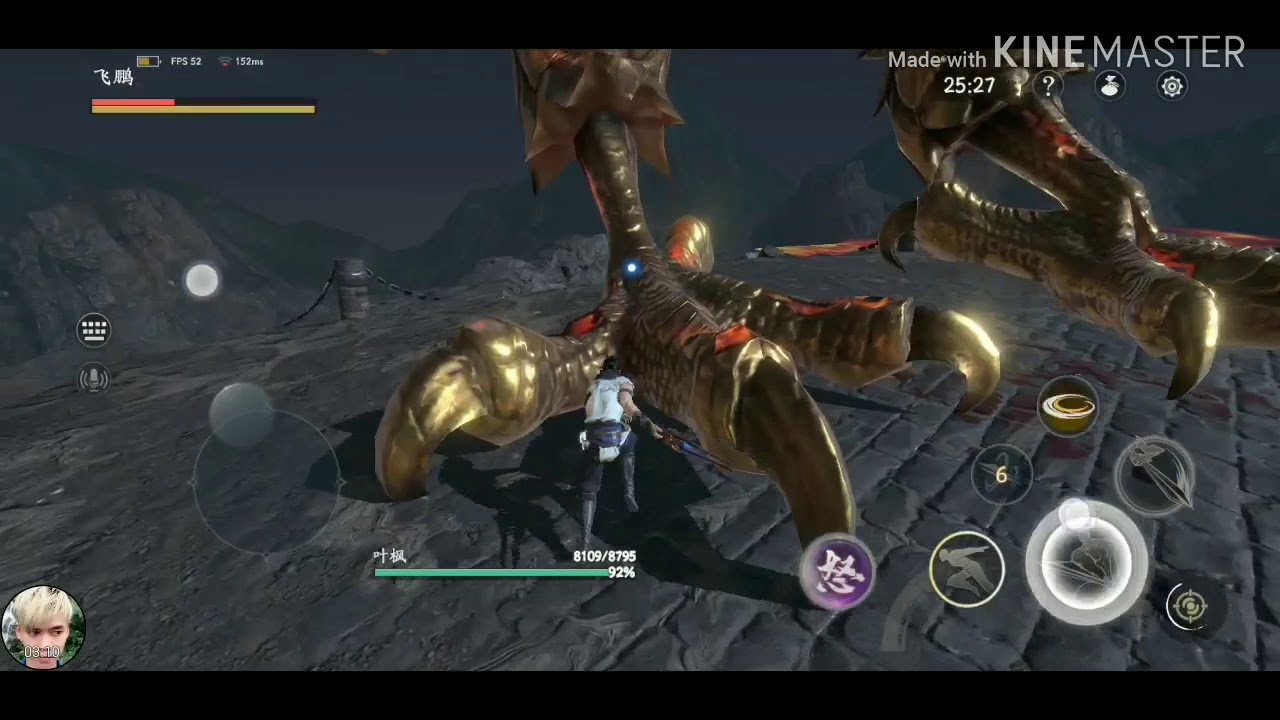Open the gear settings menu

coord(1172,86)
